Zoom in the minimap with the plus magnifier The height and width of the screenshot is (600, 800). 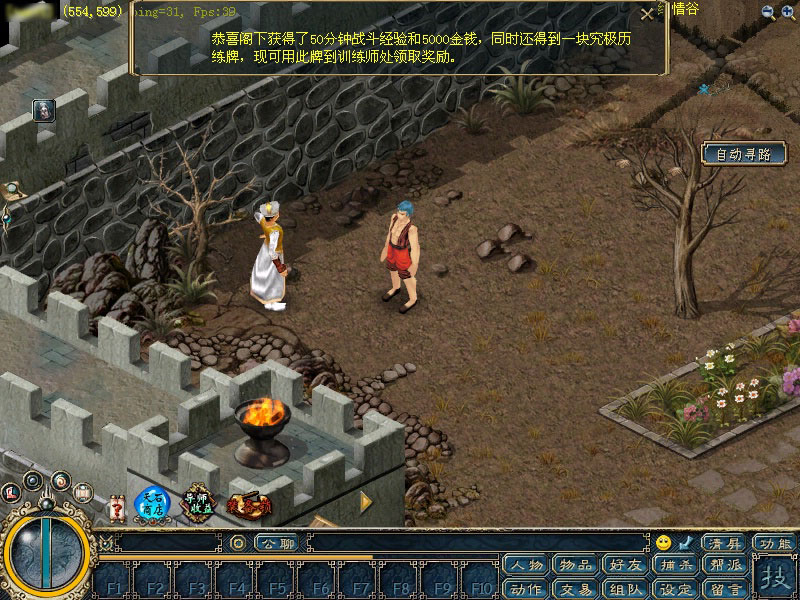click(789, 12)
